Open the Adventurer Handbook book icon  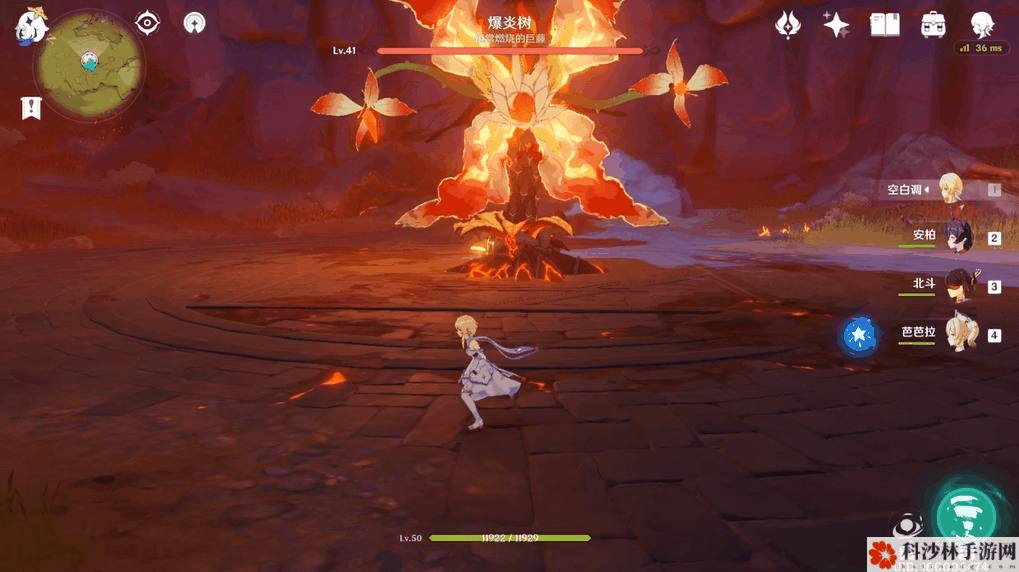[885, 25]
